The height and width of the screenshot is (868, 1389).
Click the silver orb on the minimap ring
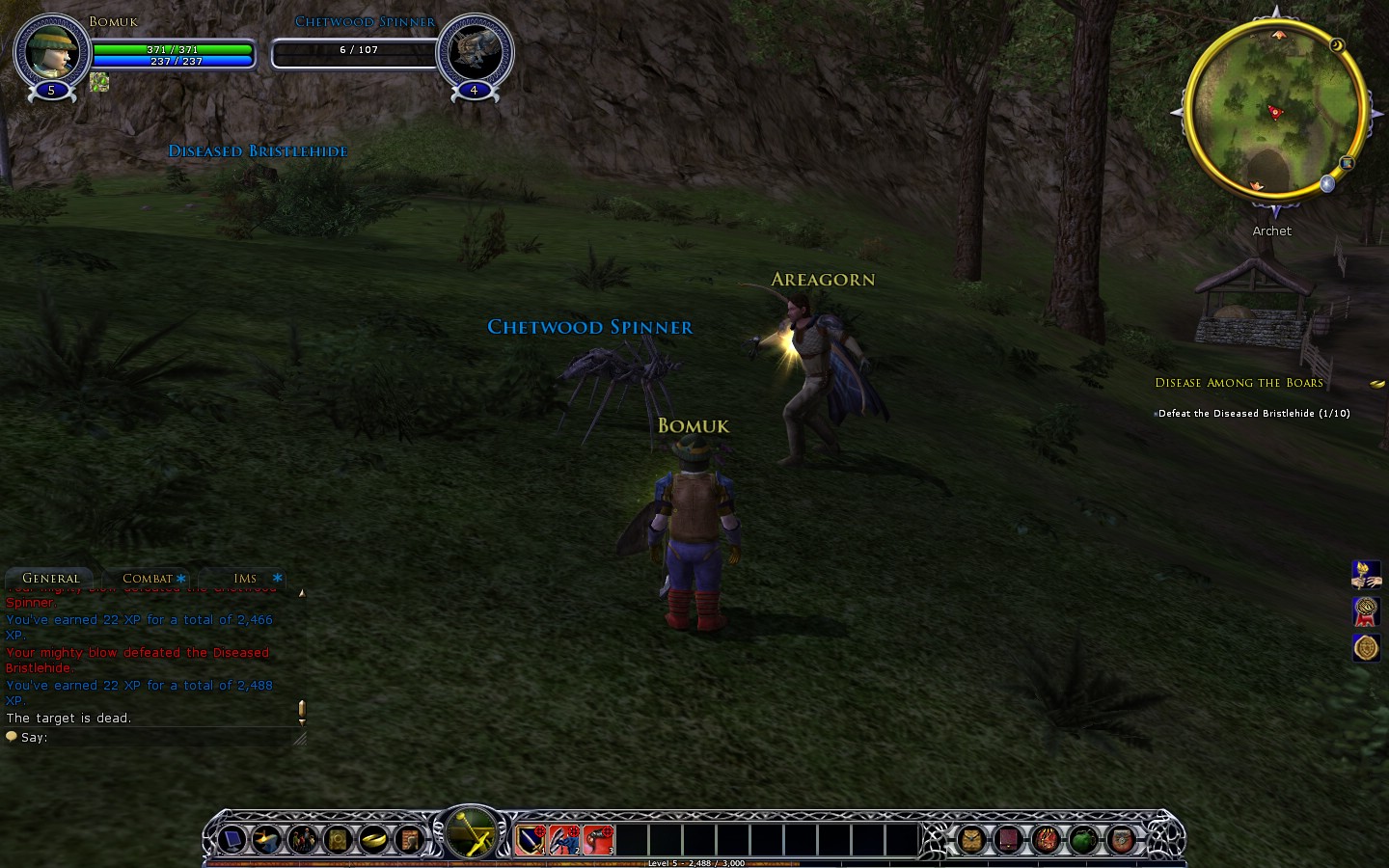[1327, 183]
